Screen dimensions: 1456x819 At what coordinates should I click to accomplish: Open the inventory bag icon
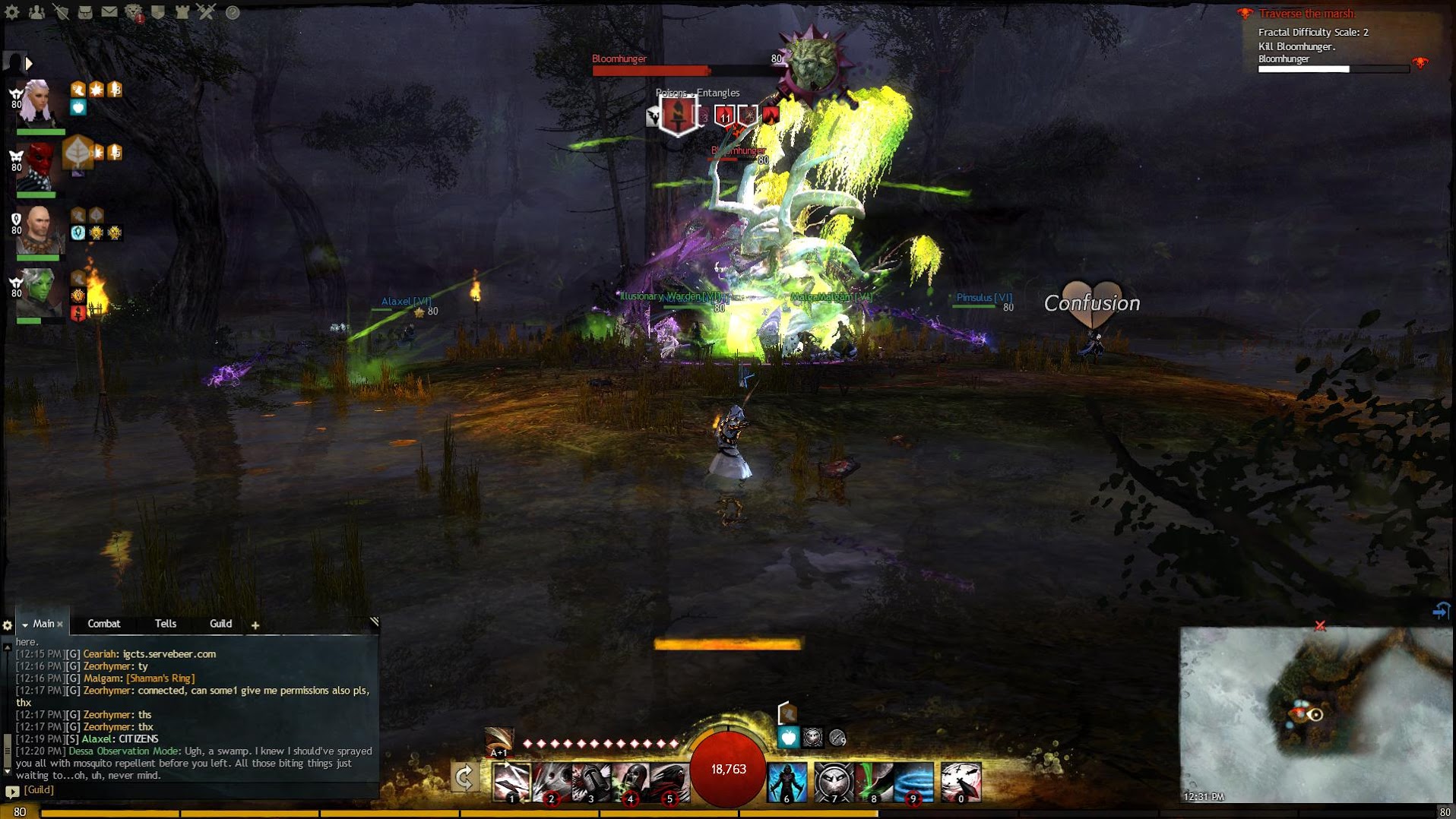click(x=85, y=12)
